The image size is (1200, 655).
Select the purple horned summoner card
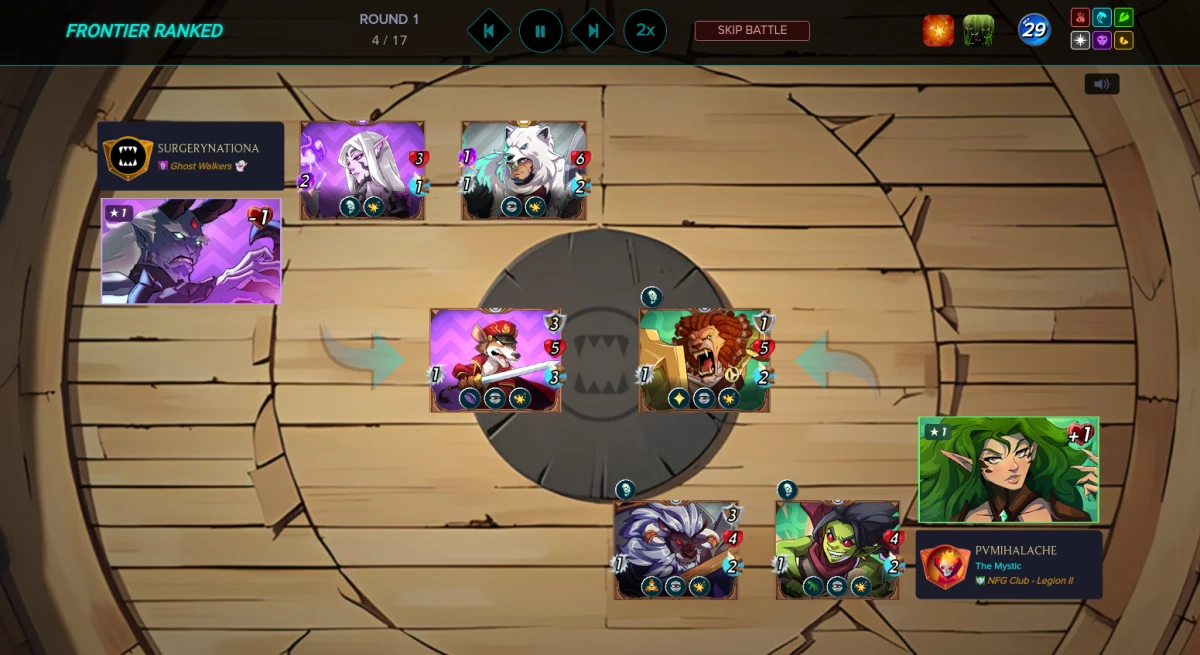click(191, 251)
